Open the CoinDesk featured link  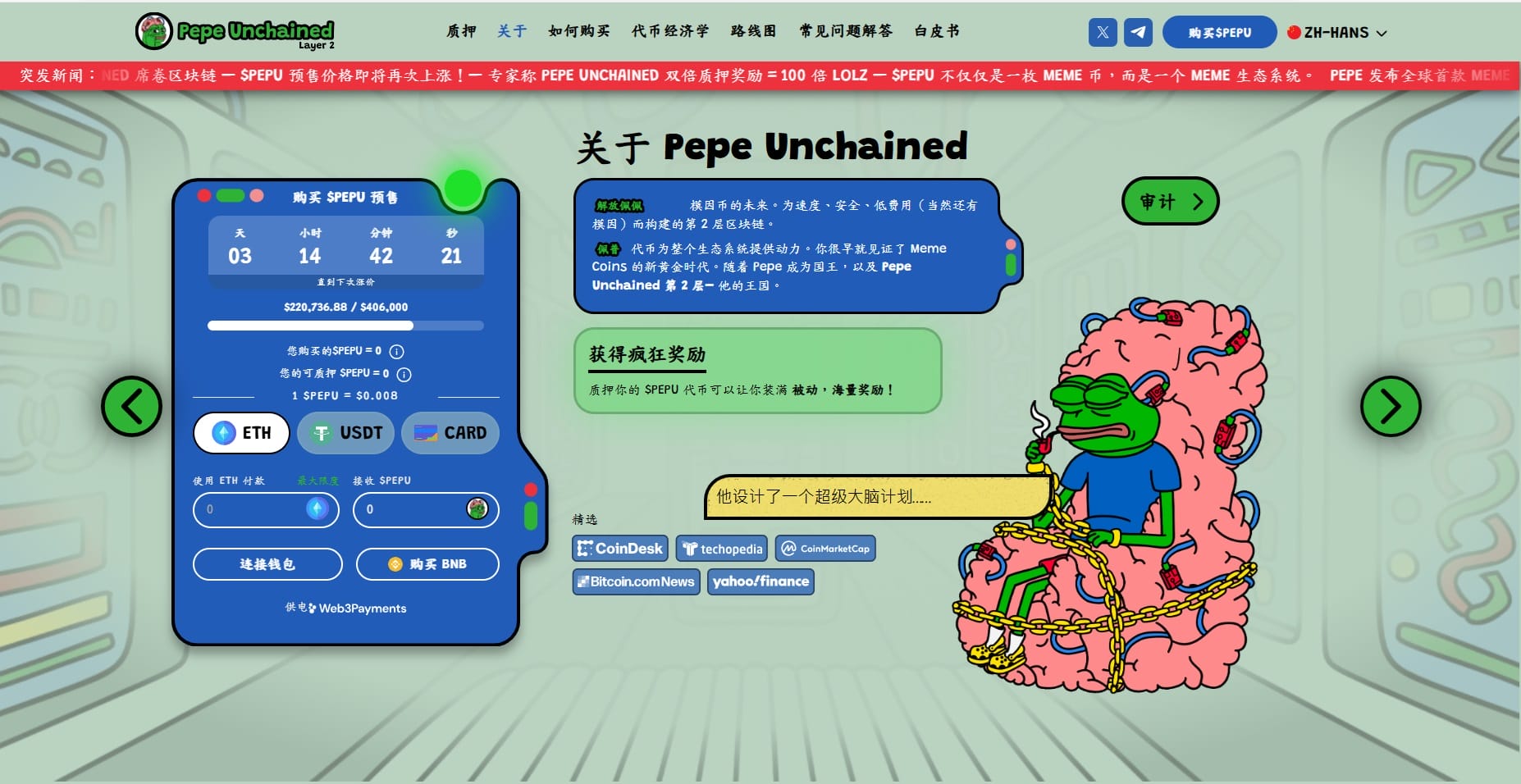(x=620, y=549)
